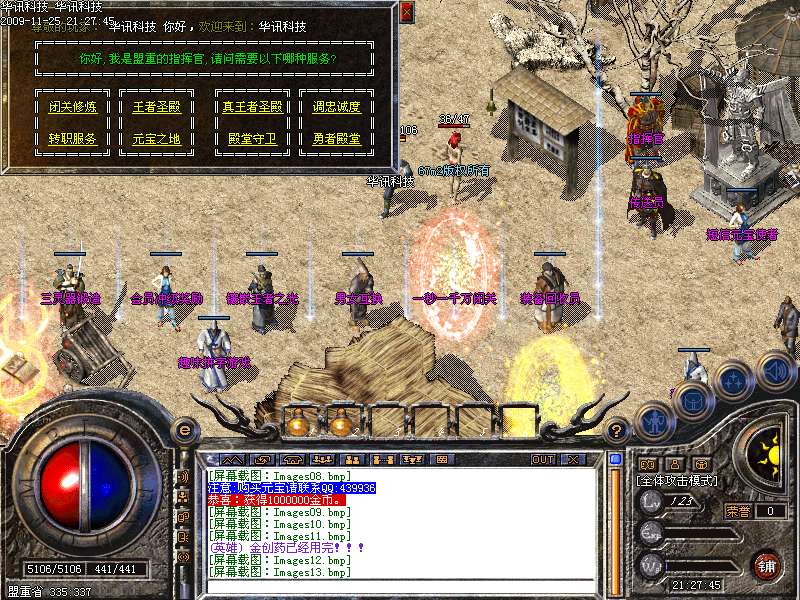Use the second potion in the belt

[x=341, y=423]
